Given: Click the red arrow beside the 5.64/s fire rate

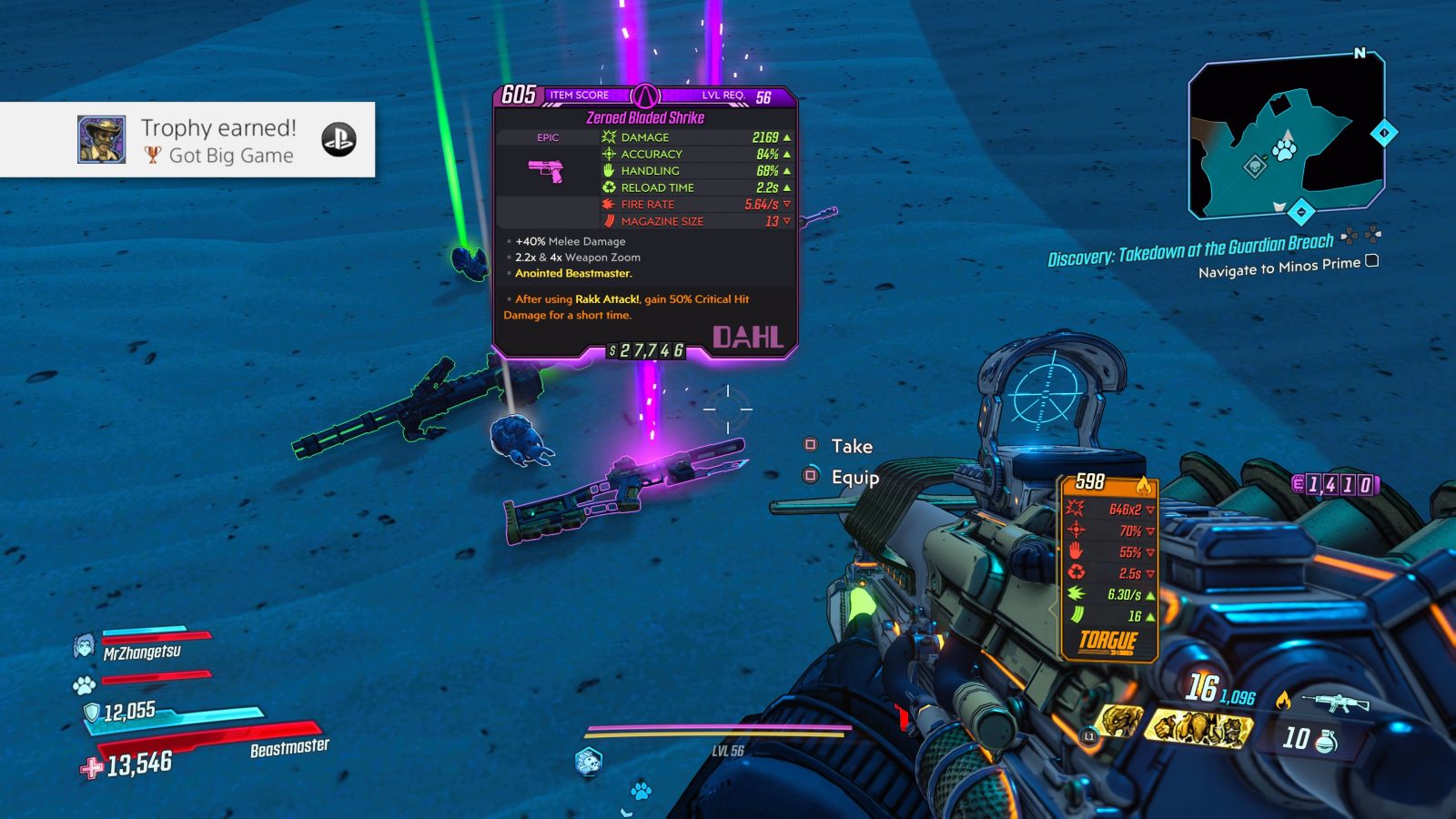Looking at the screenshot, I should coord(788,204).
